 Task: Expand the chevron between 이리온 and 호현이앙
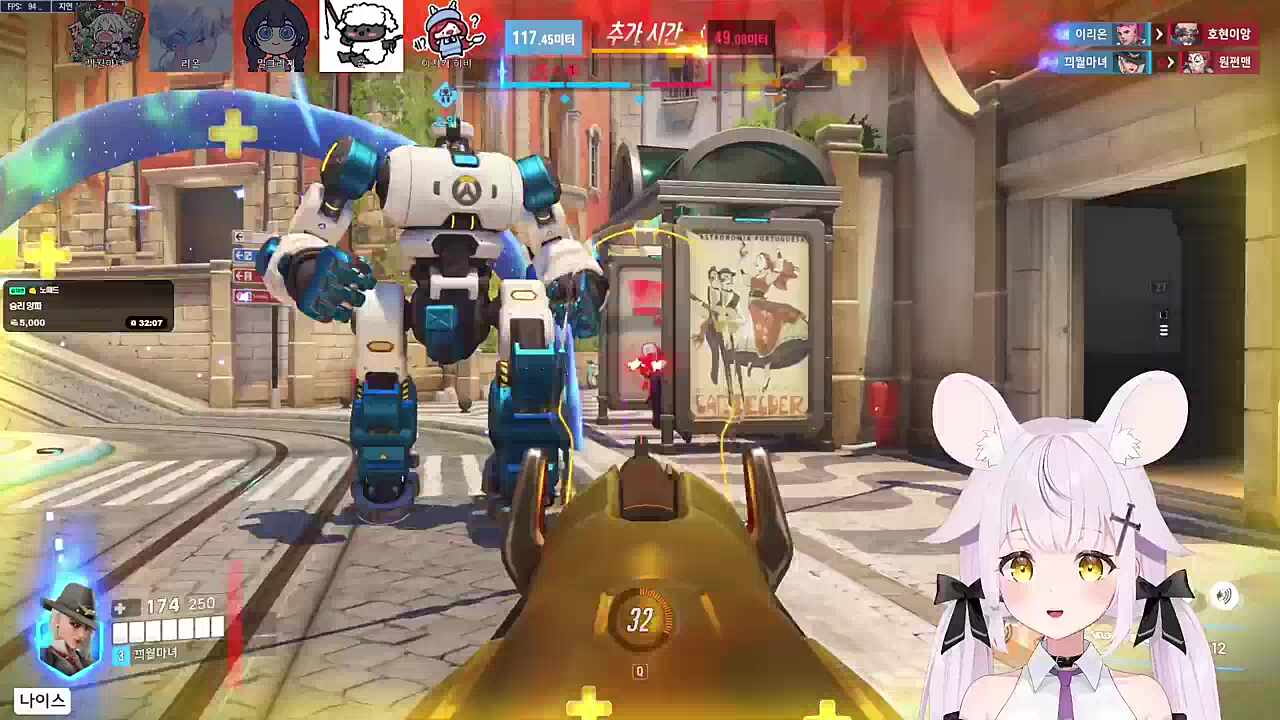[x=1160, y=35]
